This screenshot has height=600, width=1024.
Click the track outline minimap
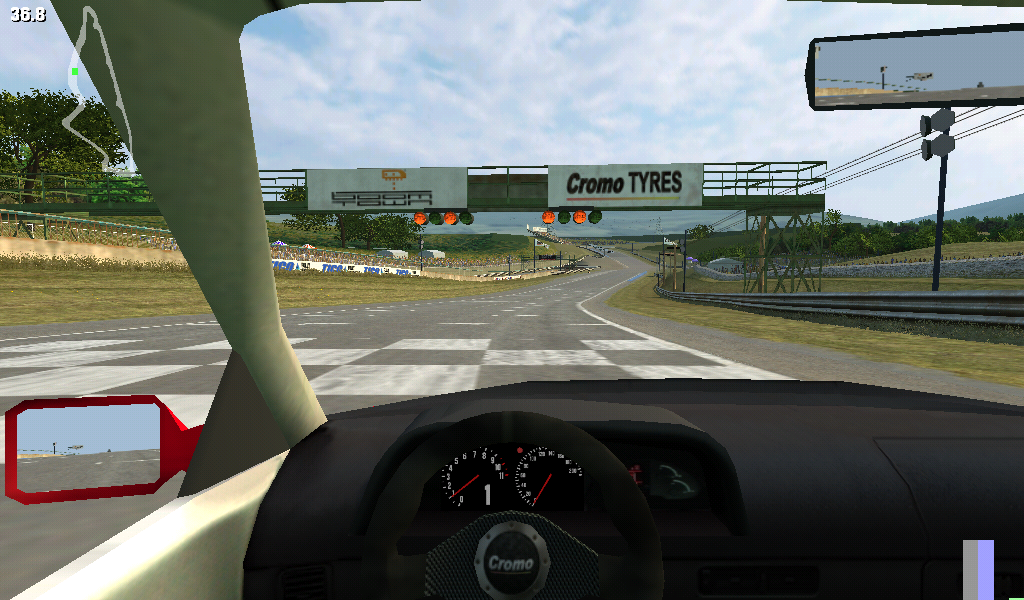point(95,90)
